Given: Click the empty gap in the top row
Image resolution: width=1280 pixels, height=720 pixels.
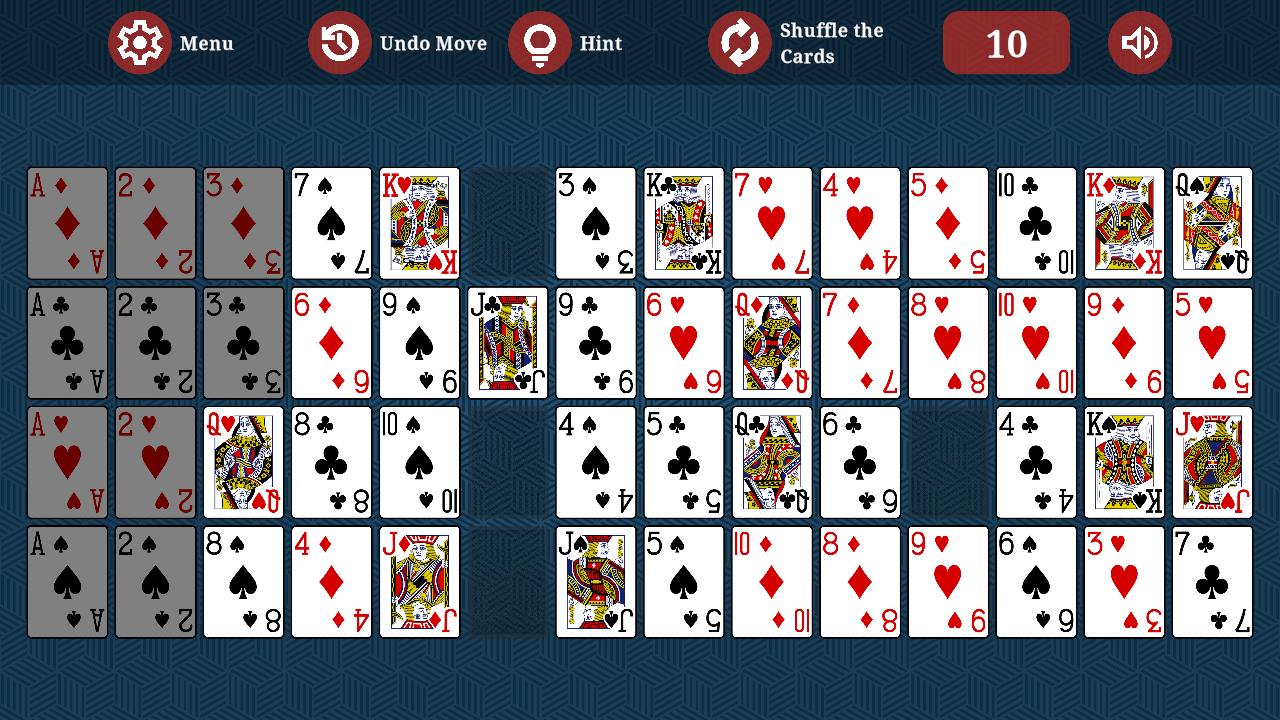Looking at the screenshot, I should [508, 223].
